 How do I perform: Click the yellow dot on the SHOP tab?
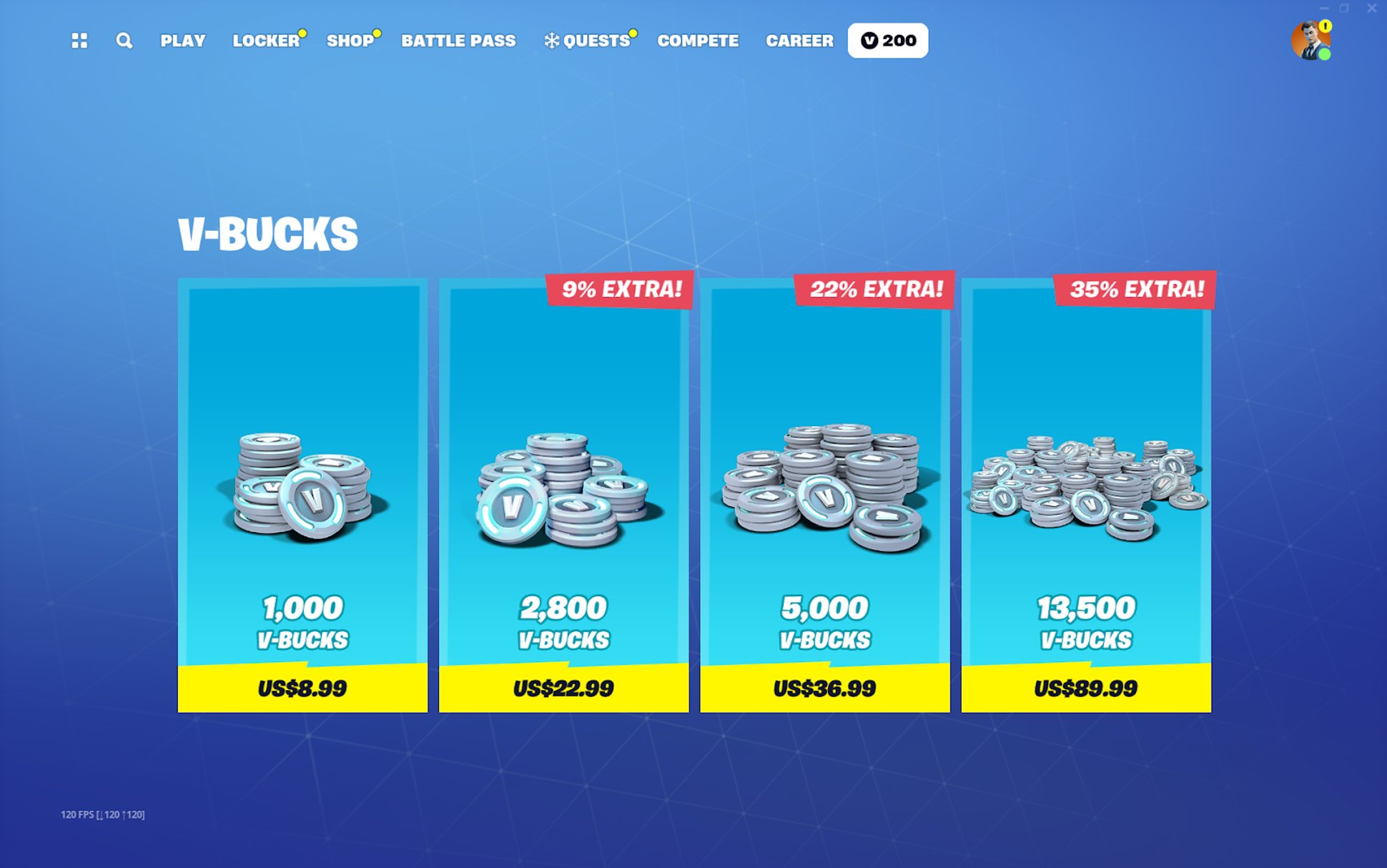pyautogui.click(x=375, y=32)
